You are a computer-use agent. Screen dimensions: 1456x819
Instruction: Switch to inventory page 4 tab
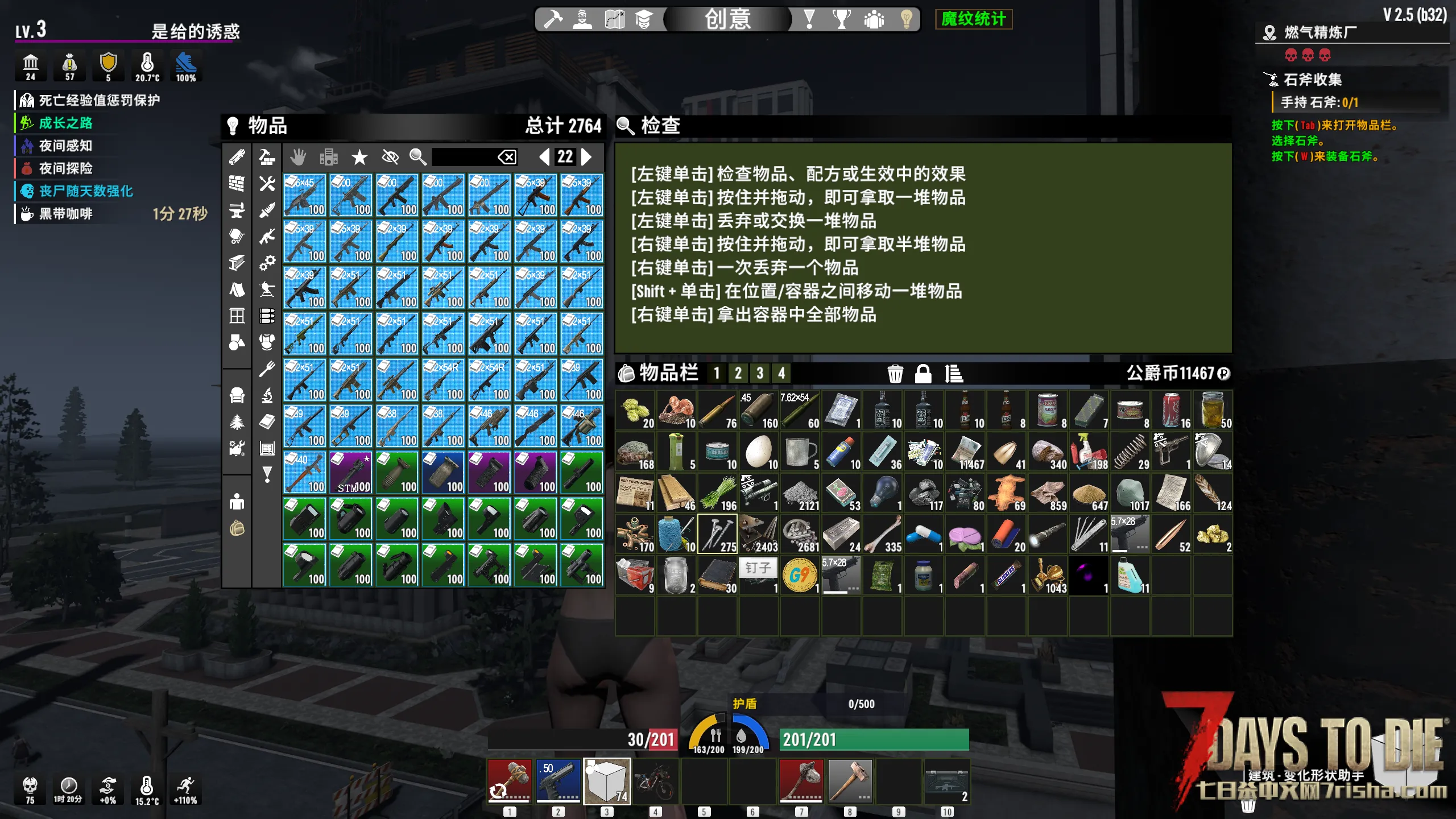[x=781, y=374]
